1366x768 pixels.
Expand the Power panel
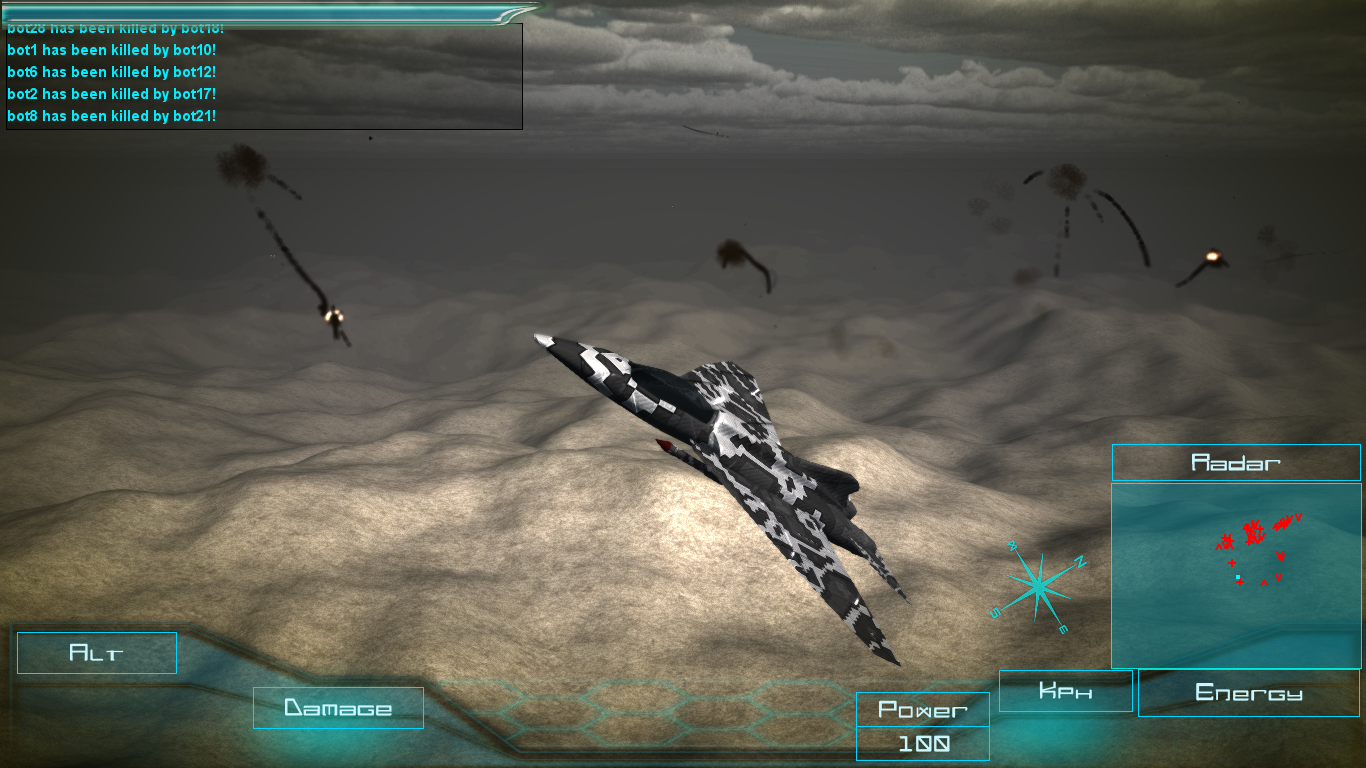(x=921, y=710)
